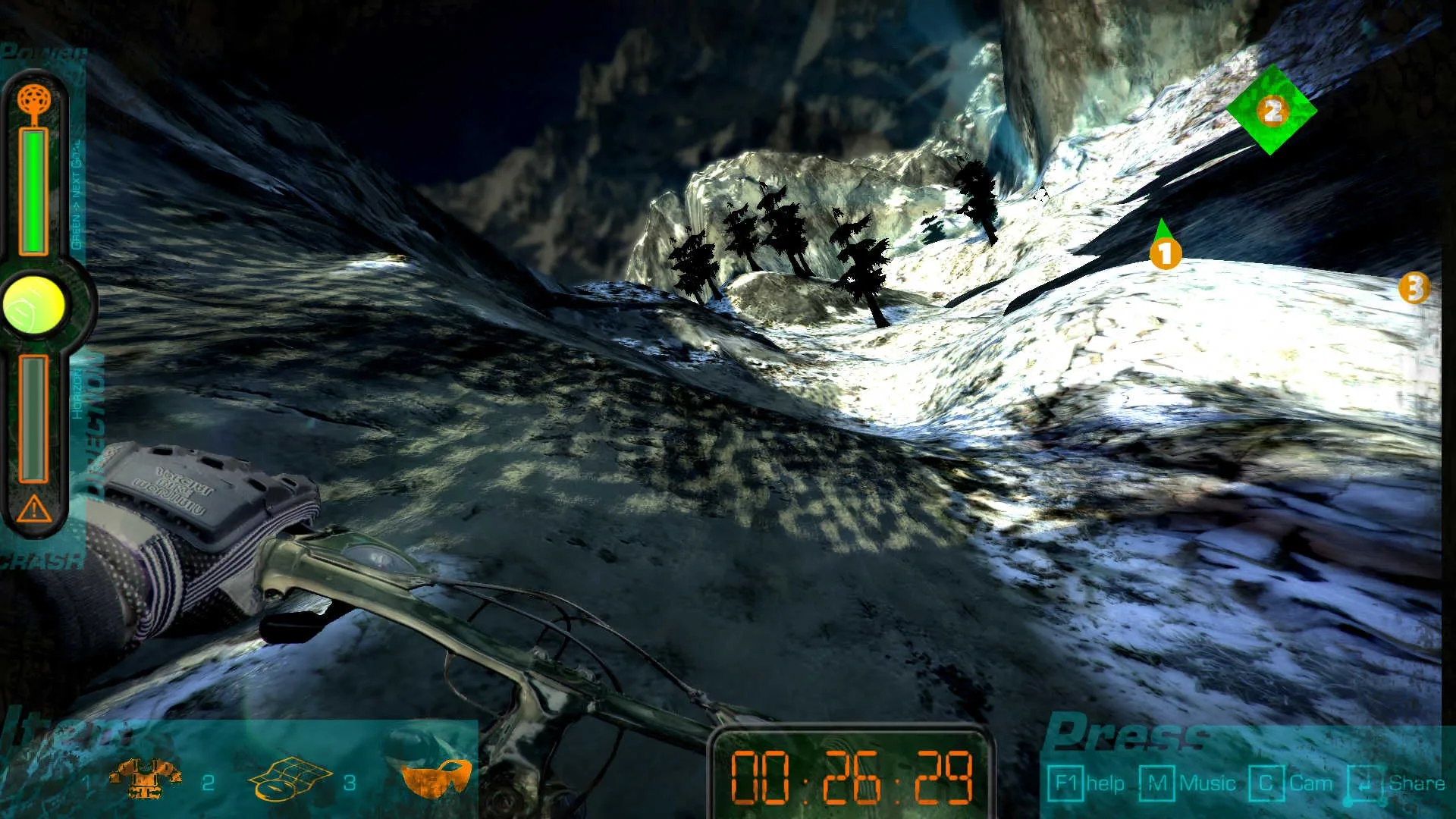The height and width of the screenshot is (819, 1456).
Task: Toggle the music with the M button
Action: pyautogui.click(x=1156, y=781)
